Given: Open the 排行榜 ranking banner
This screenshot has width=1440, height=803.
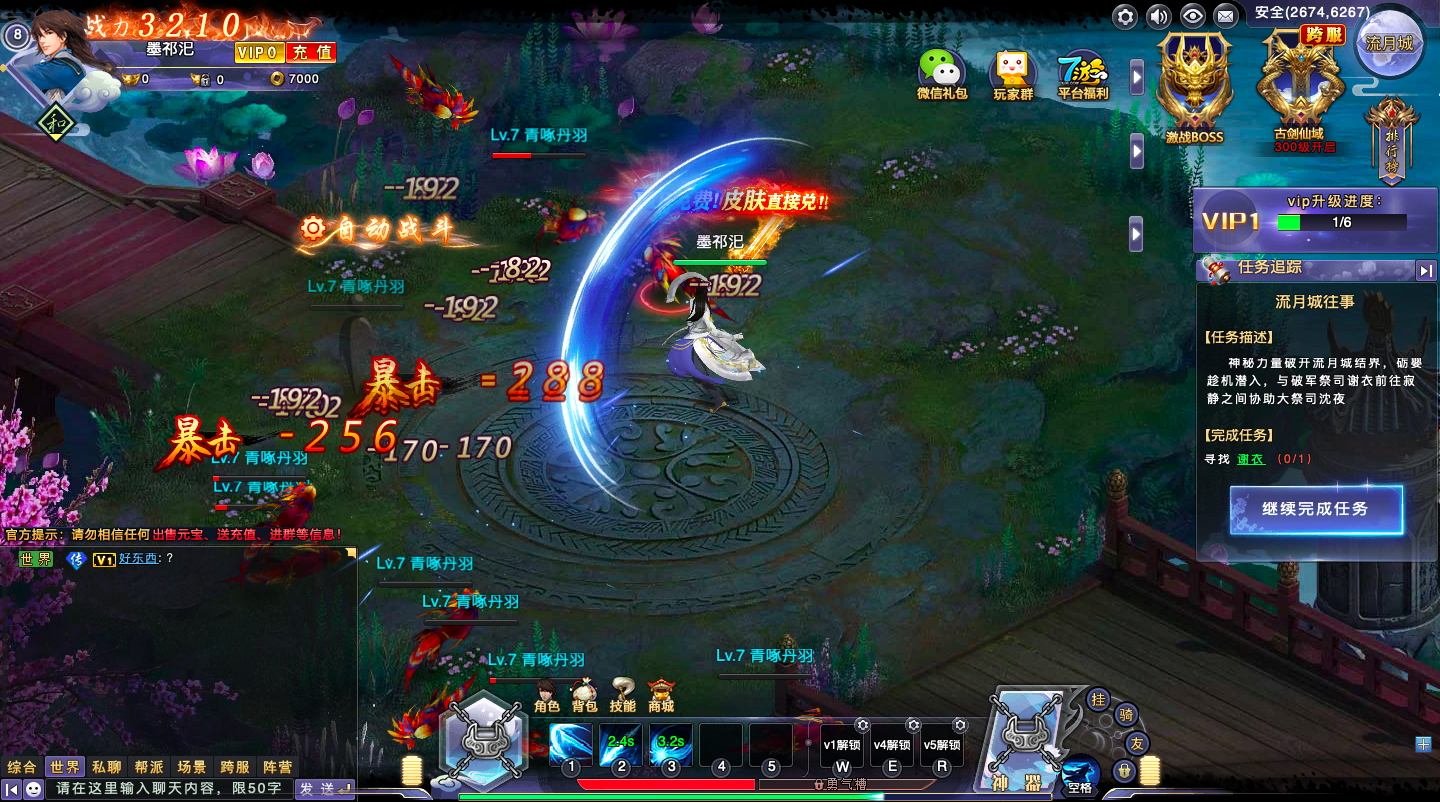Looking at the screenshot, I should tap(1392, 142).
